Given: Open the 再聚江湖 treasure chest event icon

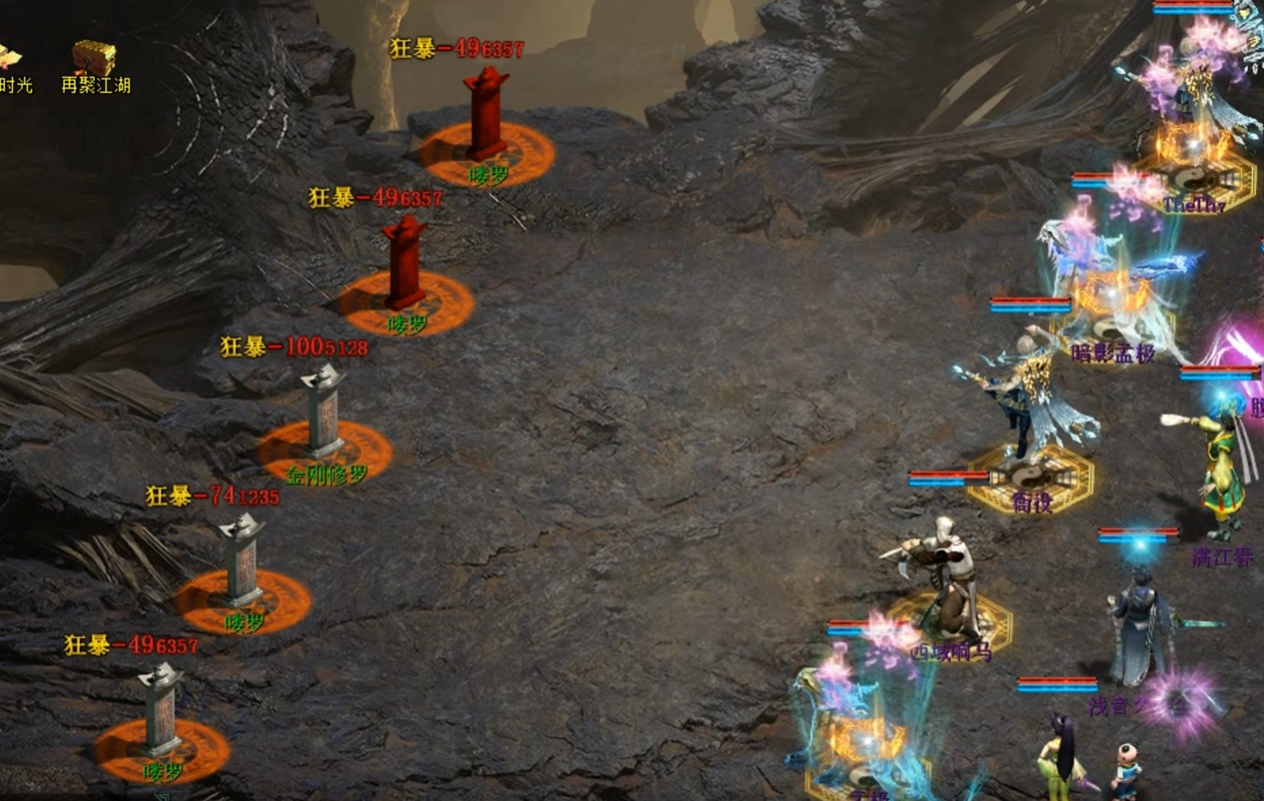Looking at the screenshot, I should click(95, 60).
